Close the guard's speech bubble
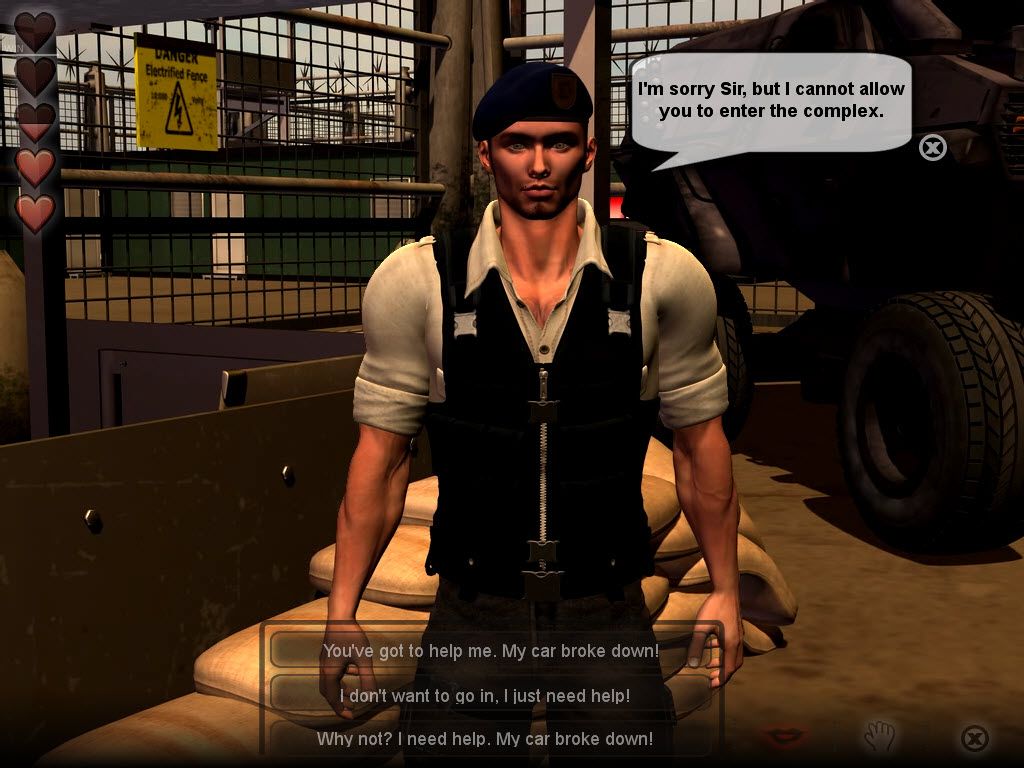This screenshot has width=1024, height=768. tap(932, 148)
